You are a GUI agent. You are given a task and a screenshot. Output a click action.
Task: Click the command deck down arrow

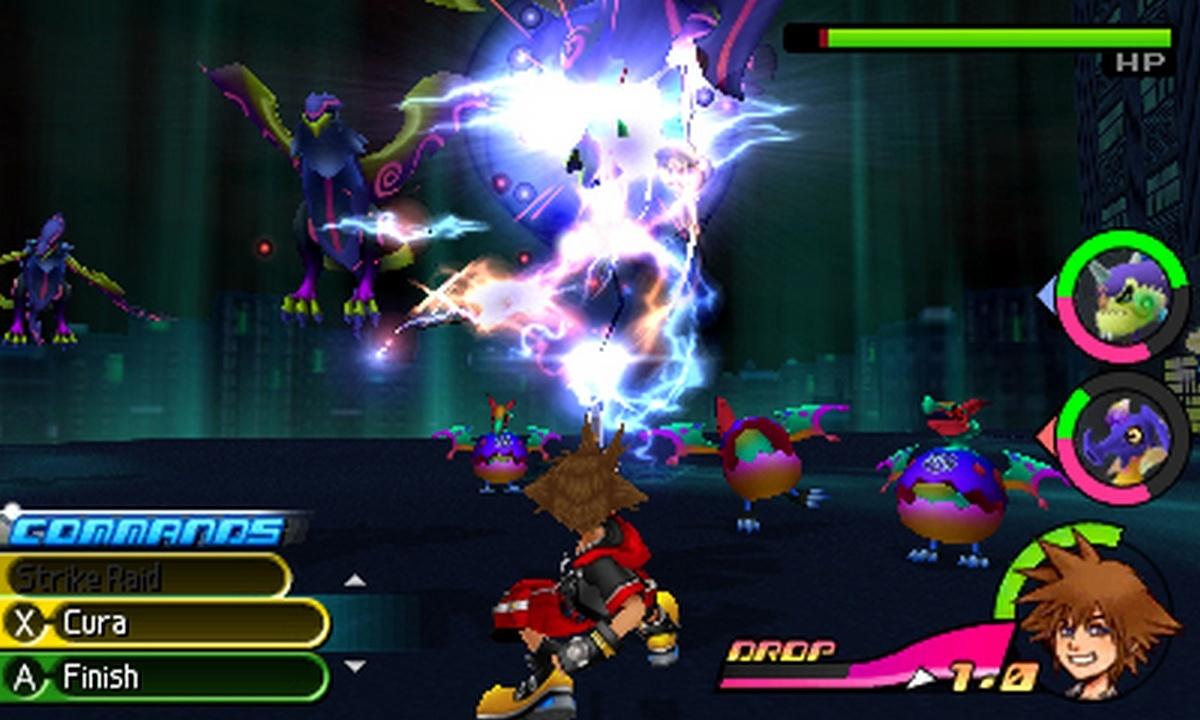[354, 665]
